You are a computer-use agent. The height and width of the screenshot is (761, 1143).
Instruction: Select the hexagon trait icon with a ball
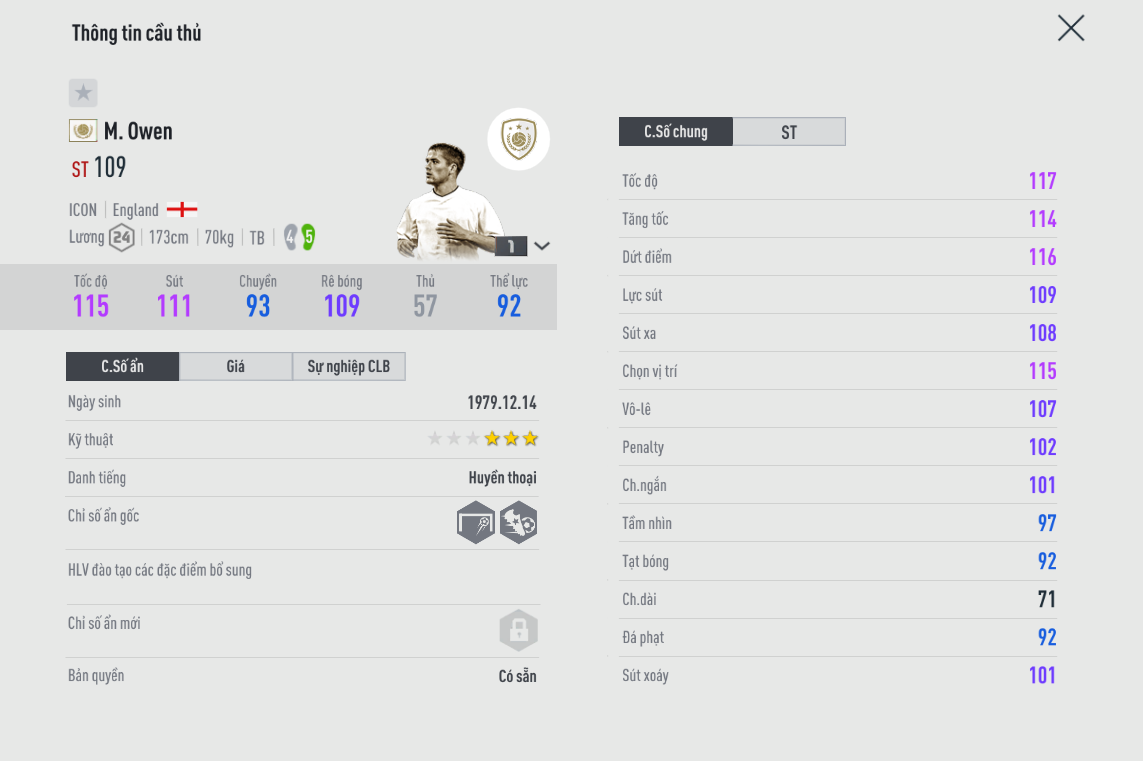tap(518, 523)
